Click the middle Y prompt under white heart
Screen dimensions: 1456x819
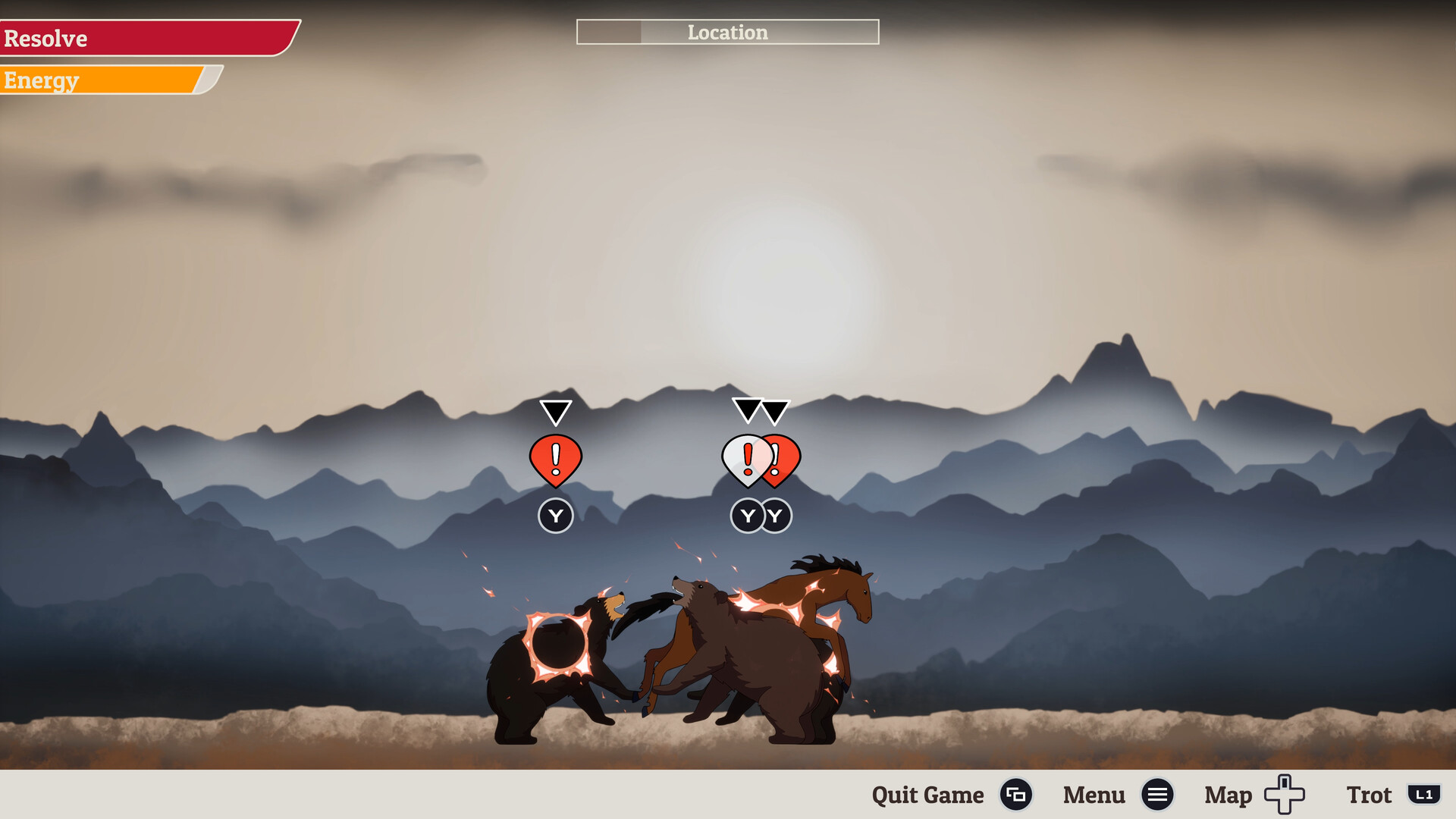[x=747, y=516]
